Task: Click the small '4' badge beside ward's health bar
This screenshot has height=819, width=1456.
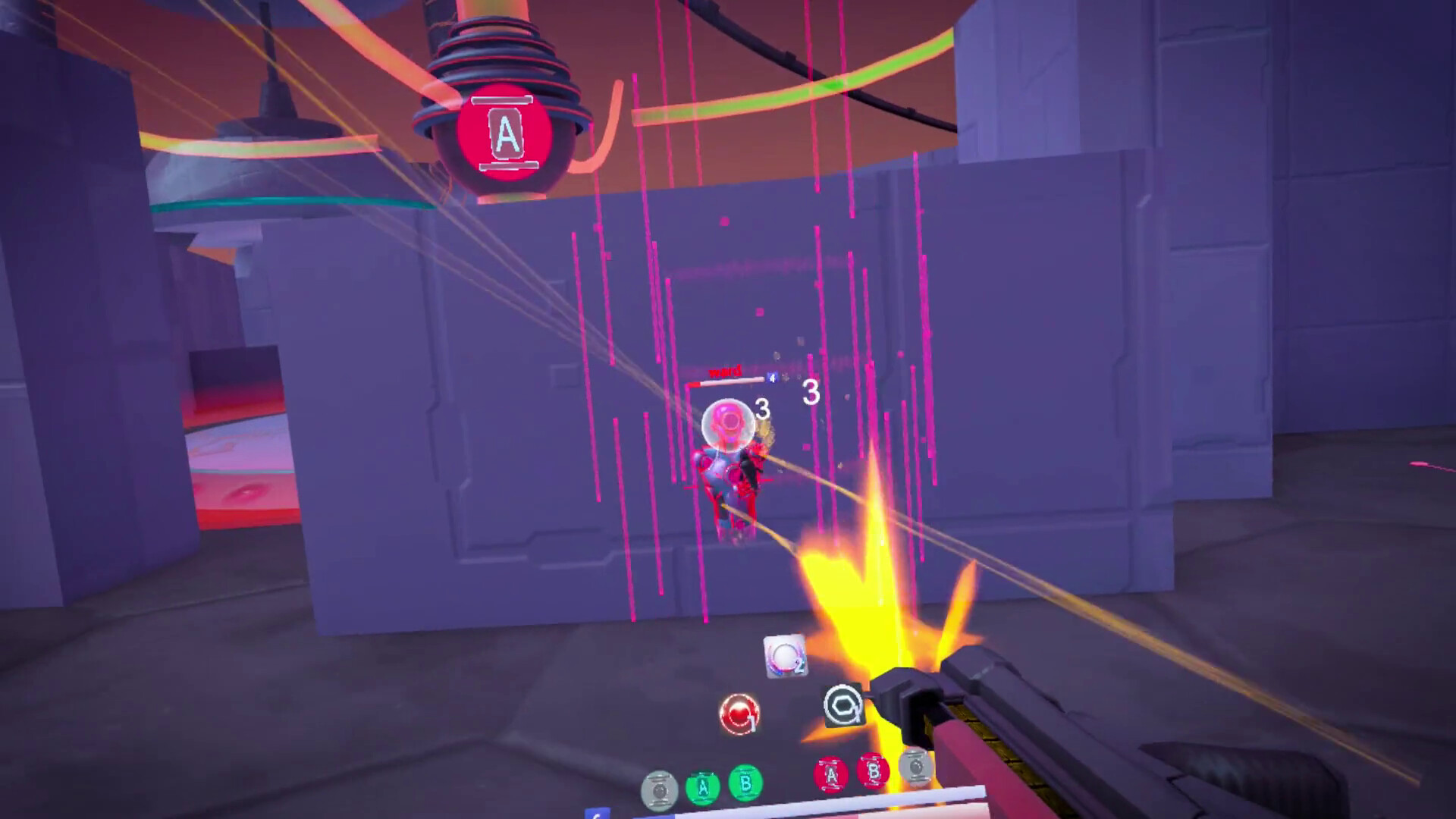Action: point(772,378)
